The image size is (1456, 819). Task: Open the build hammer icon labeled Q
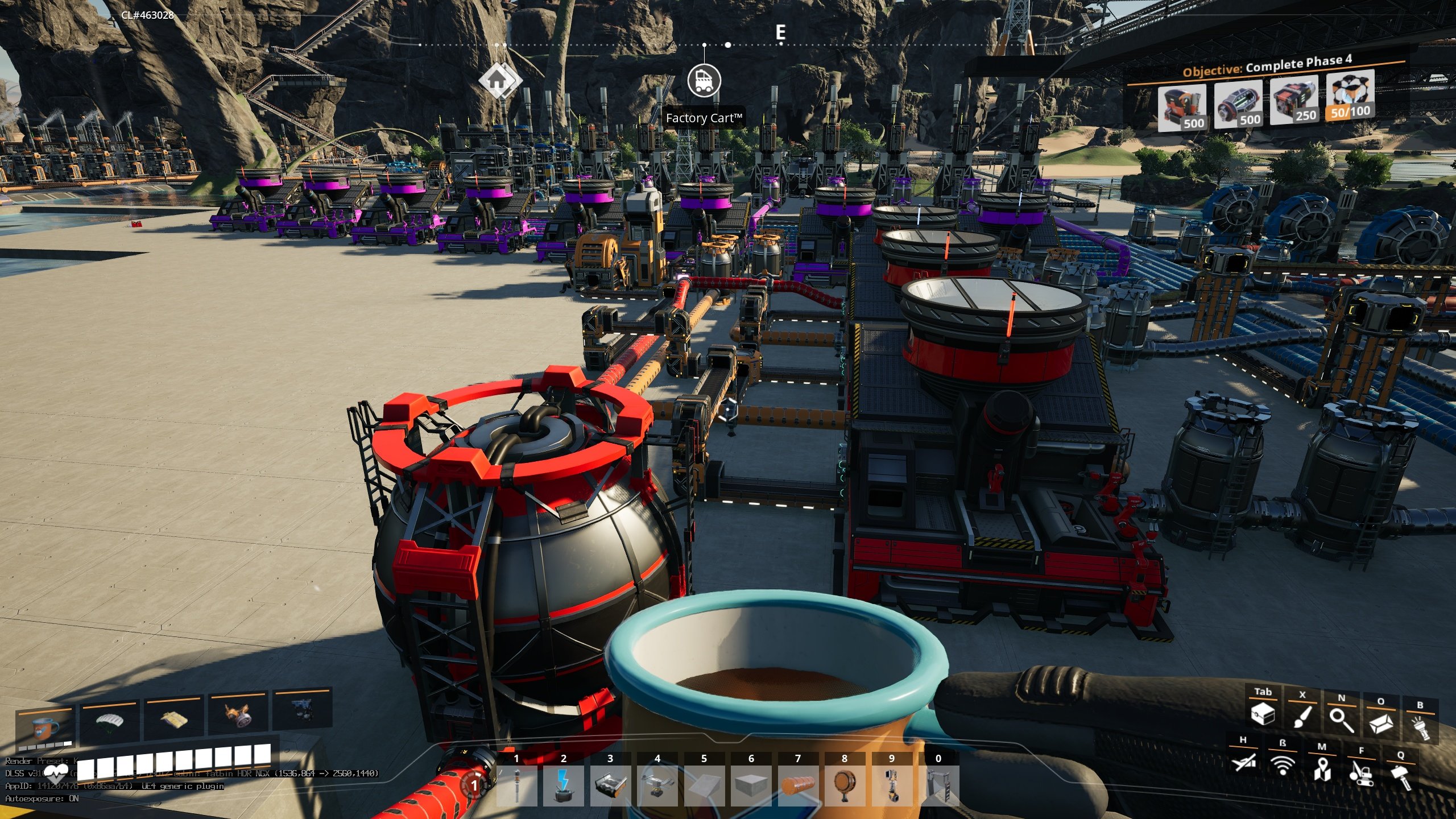[1402, 779]
